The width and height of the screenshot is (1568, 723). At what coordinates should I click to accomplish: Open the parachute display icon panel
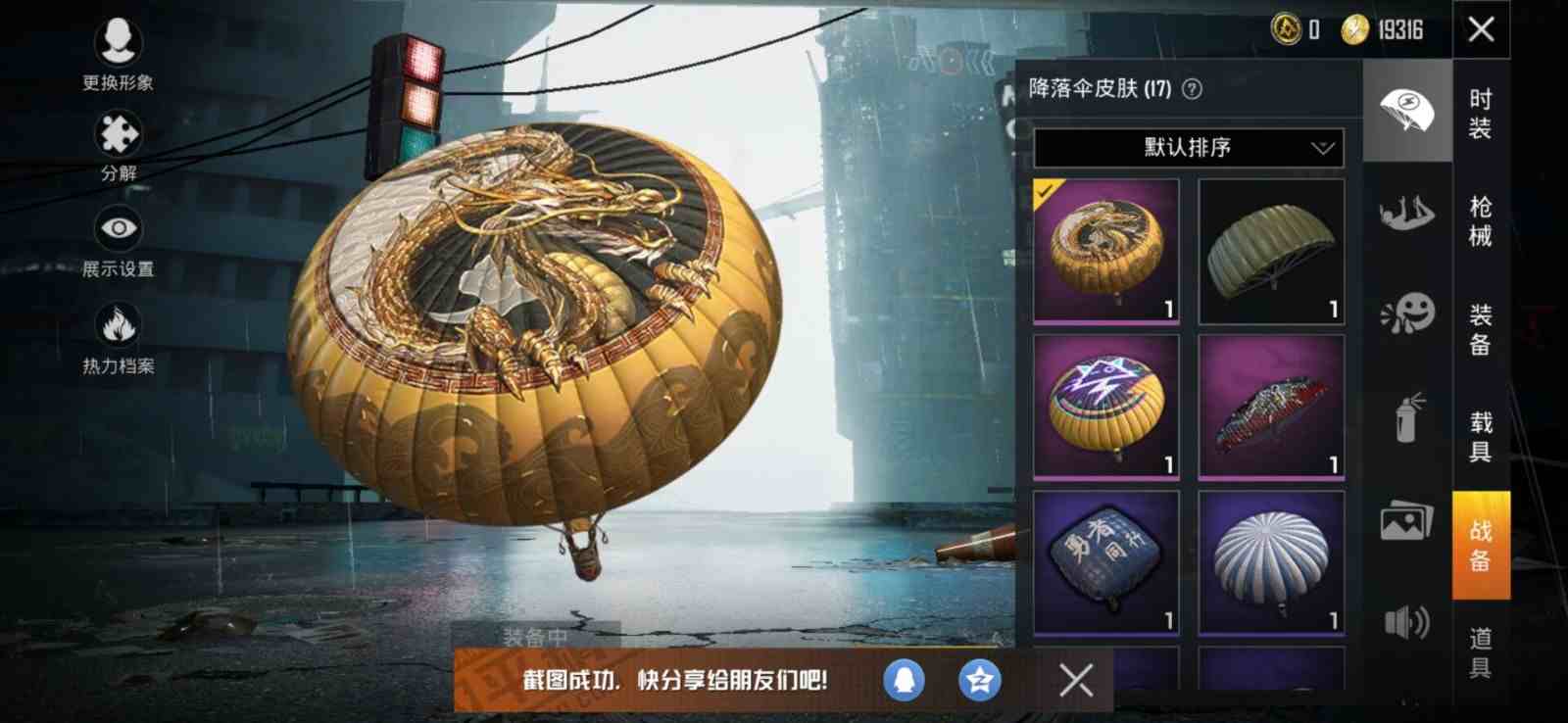click(1408, 111)
